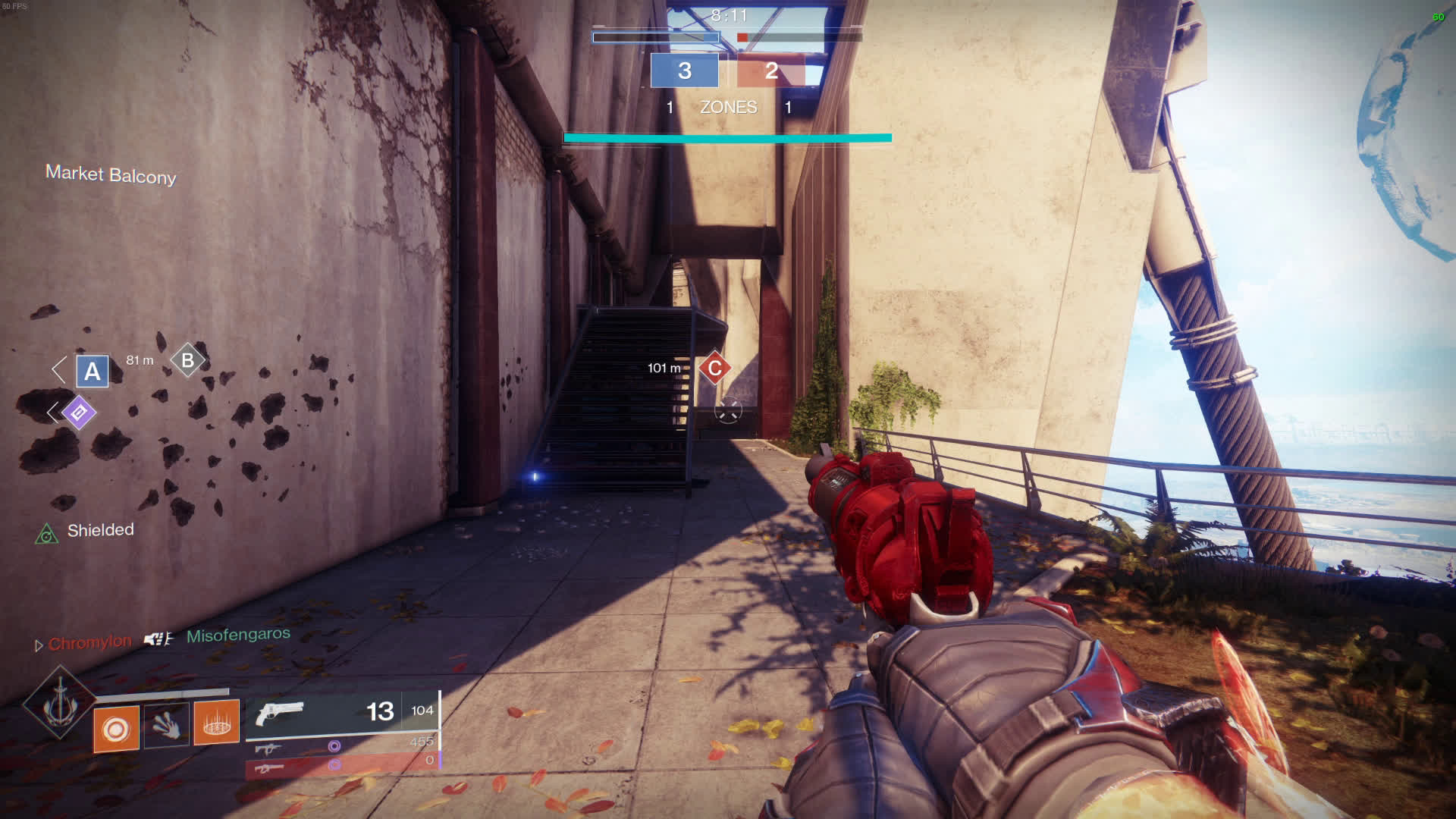Image resolution: width=1456 pixels, height=819 pixels.
Task: Activate the orange class ability icon
Action: [216, 723]
